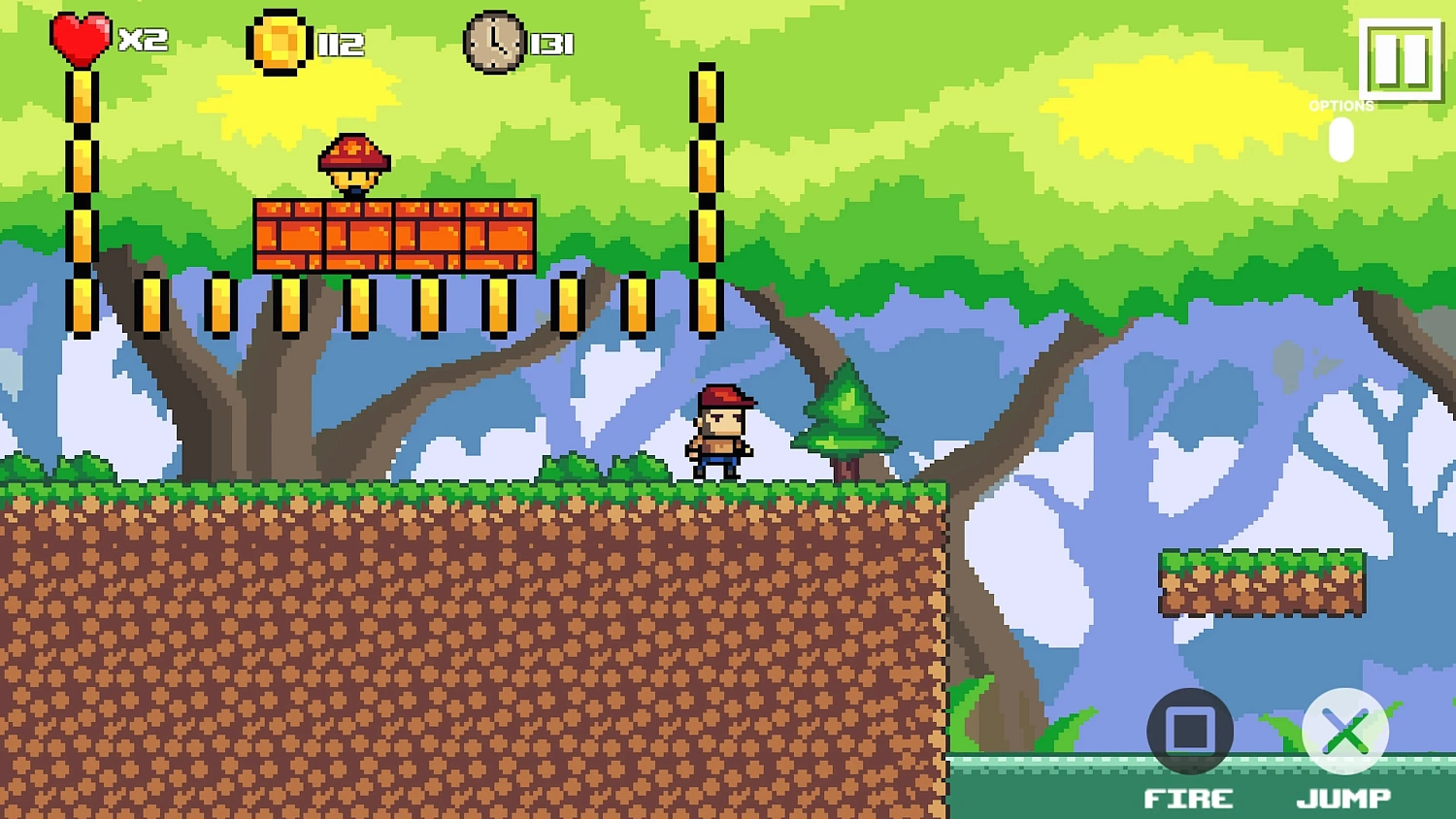Select the coin counter icon showing 112
The height and width of the screenshot is (819, 1456).
tap(280, 43)
